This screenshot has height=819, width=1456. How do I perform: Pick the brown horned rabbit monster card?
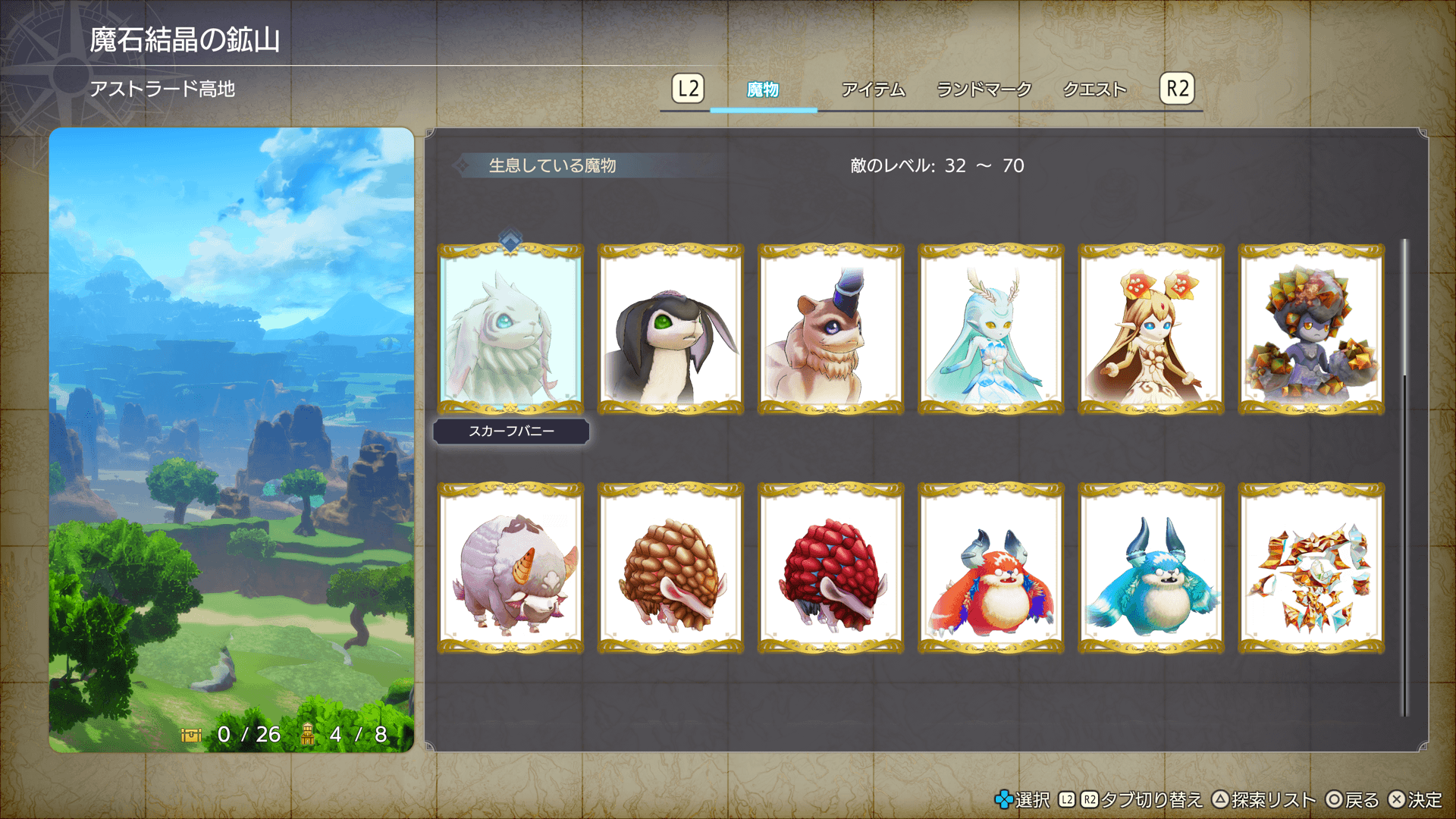click(831, 330)
